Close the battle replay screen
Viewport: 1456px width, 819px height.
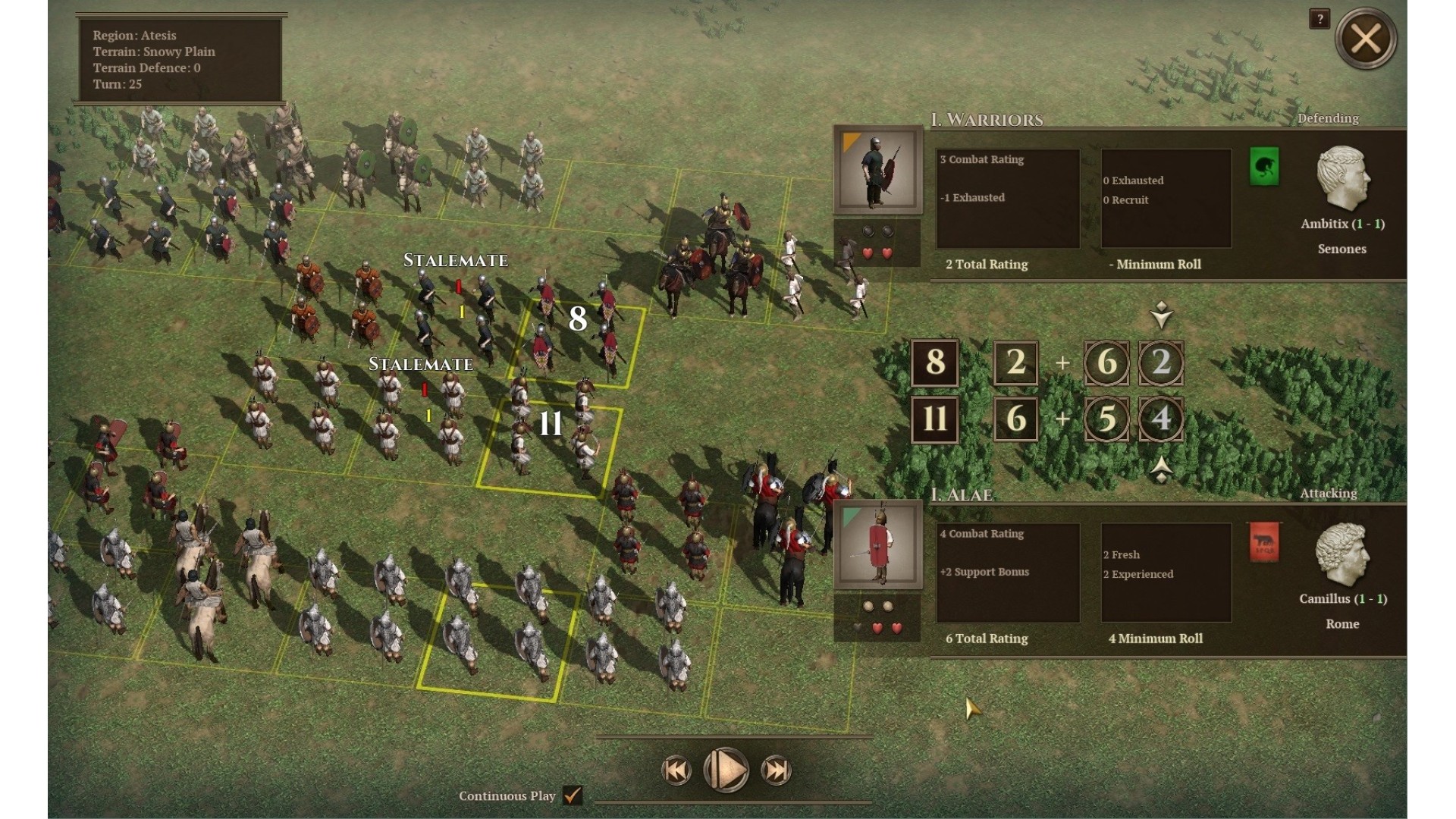tap(1366, 39)
